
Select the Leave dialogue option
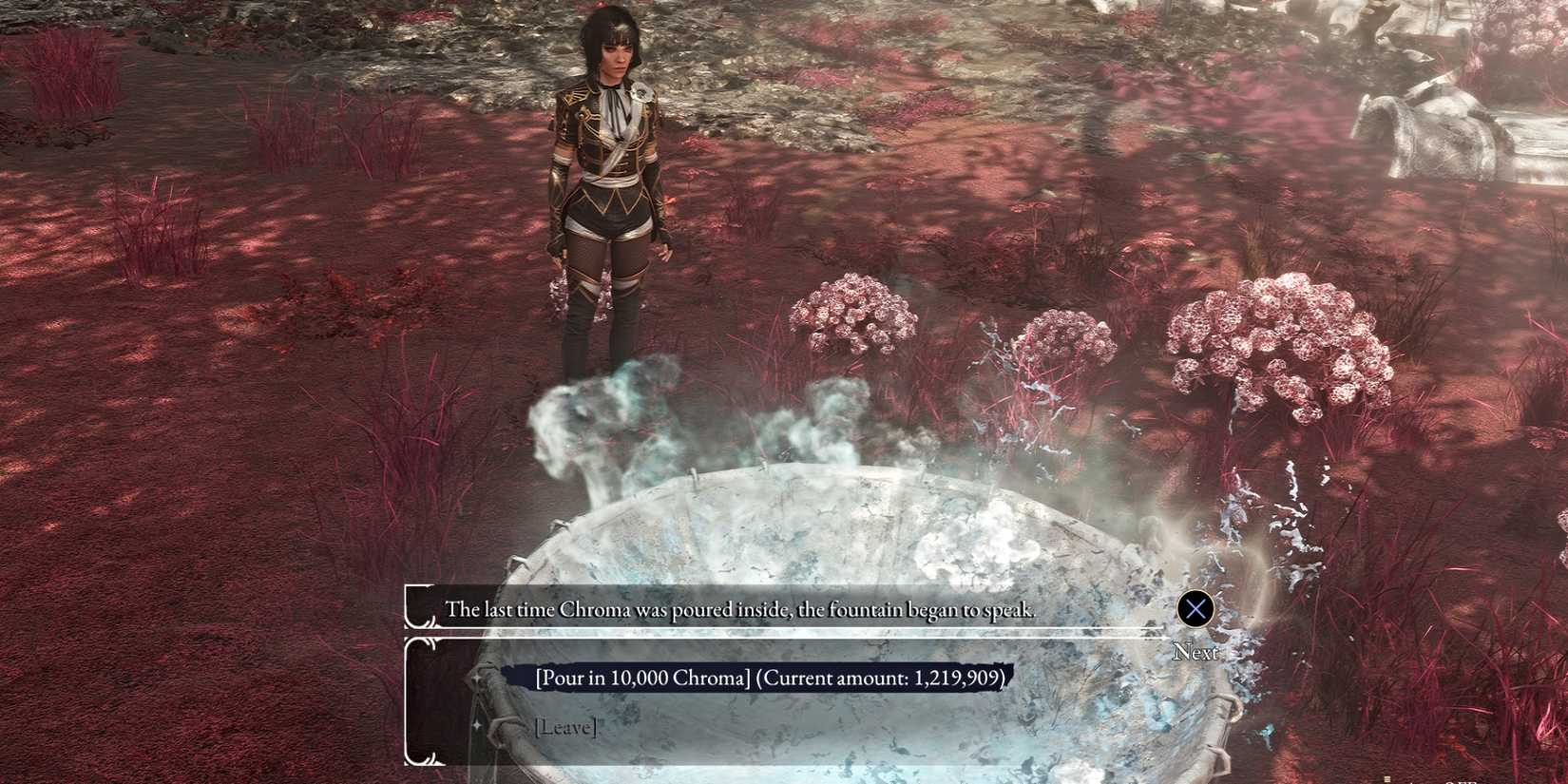point(565,727)
